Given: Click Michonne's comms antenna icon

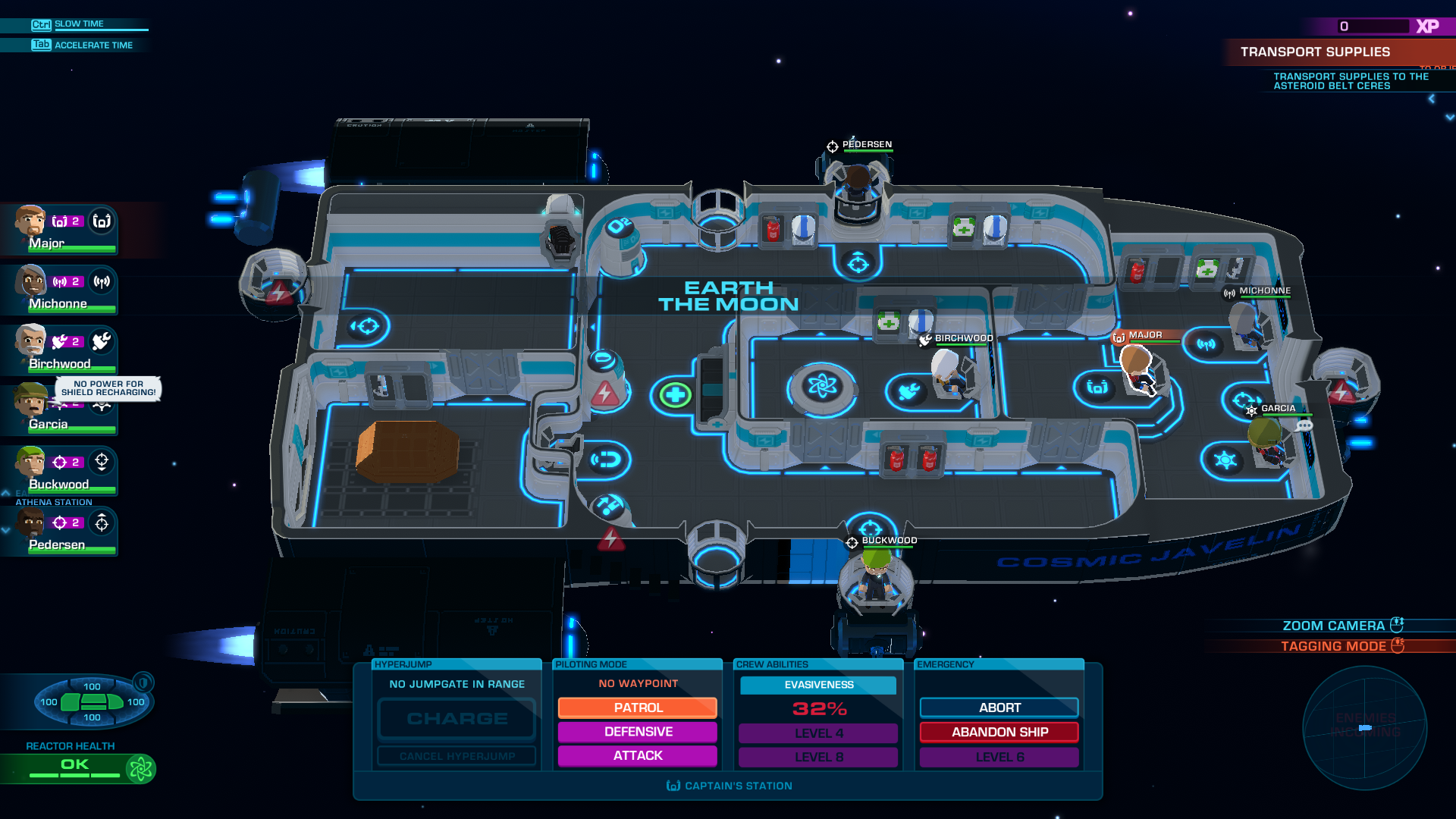Looking at the screenshot, I should pos(100,282).
